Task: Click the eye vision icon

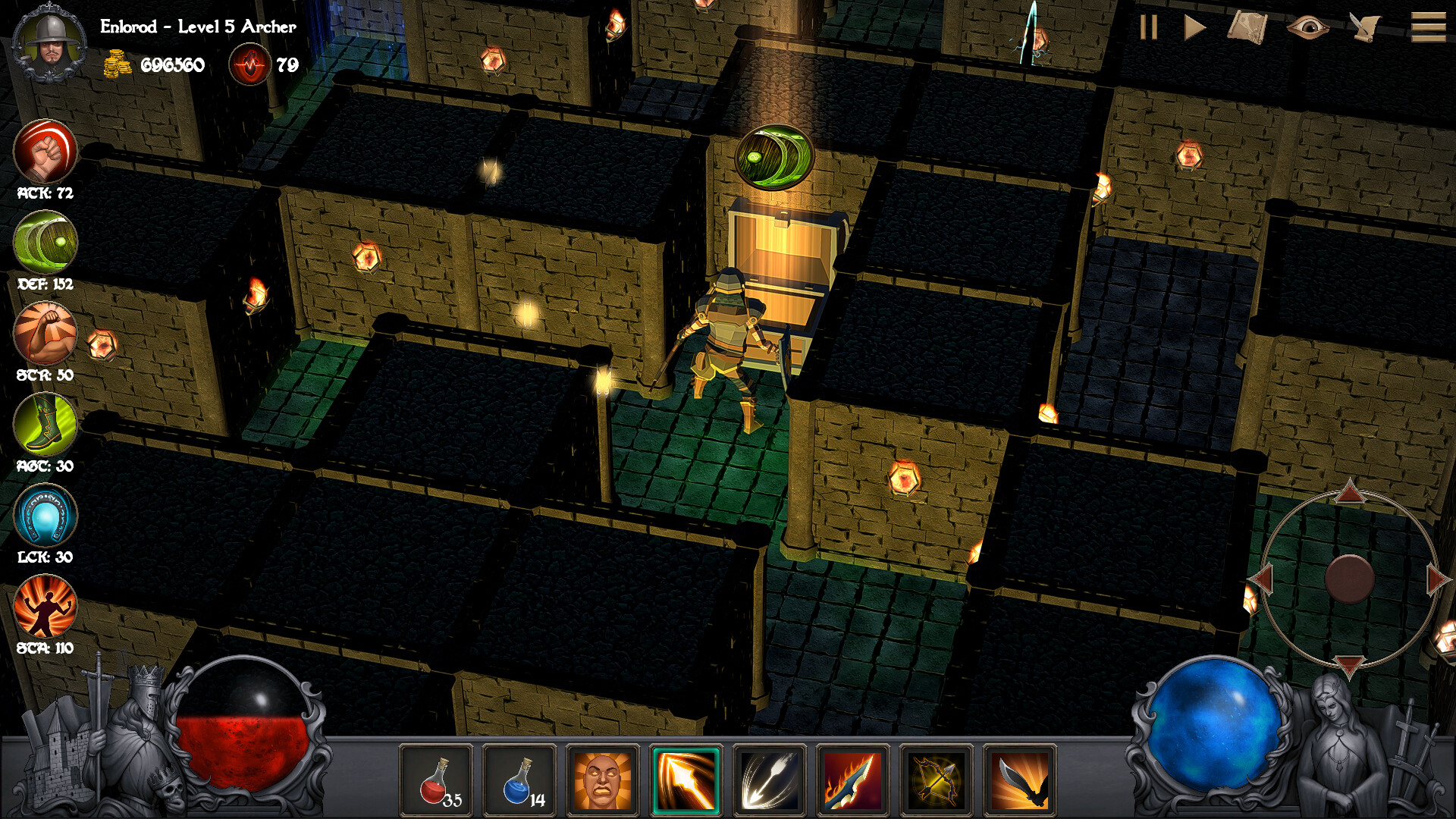Action: pyautogui.click(x=1308, y=28)
